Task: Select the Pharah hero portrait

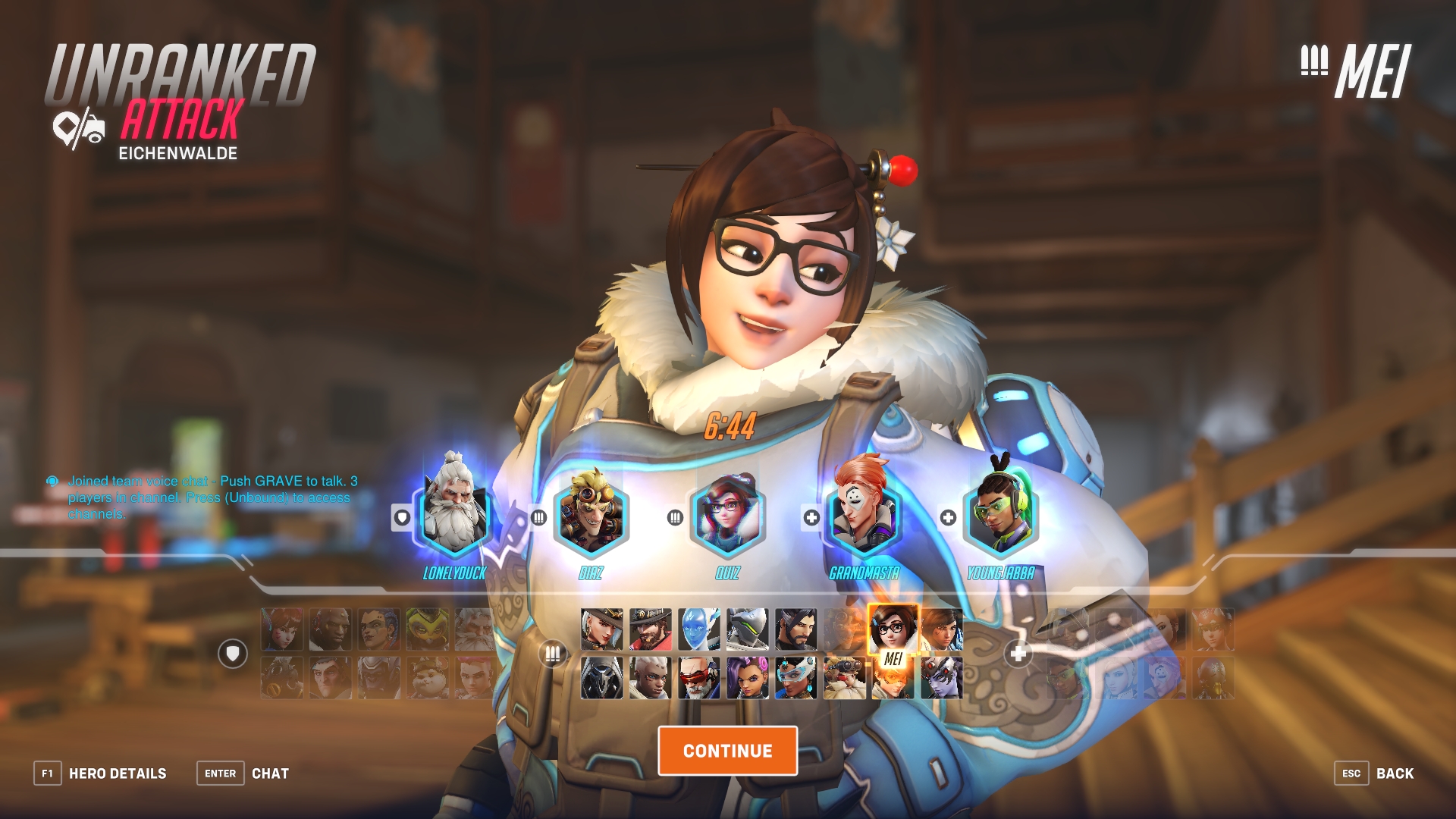Action: click(x=942, y=629)
